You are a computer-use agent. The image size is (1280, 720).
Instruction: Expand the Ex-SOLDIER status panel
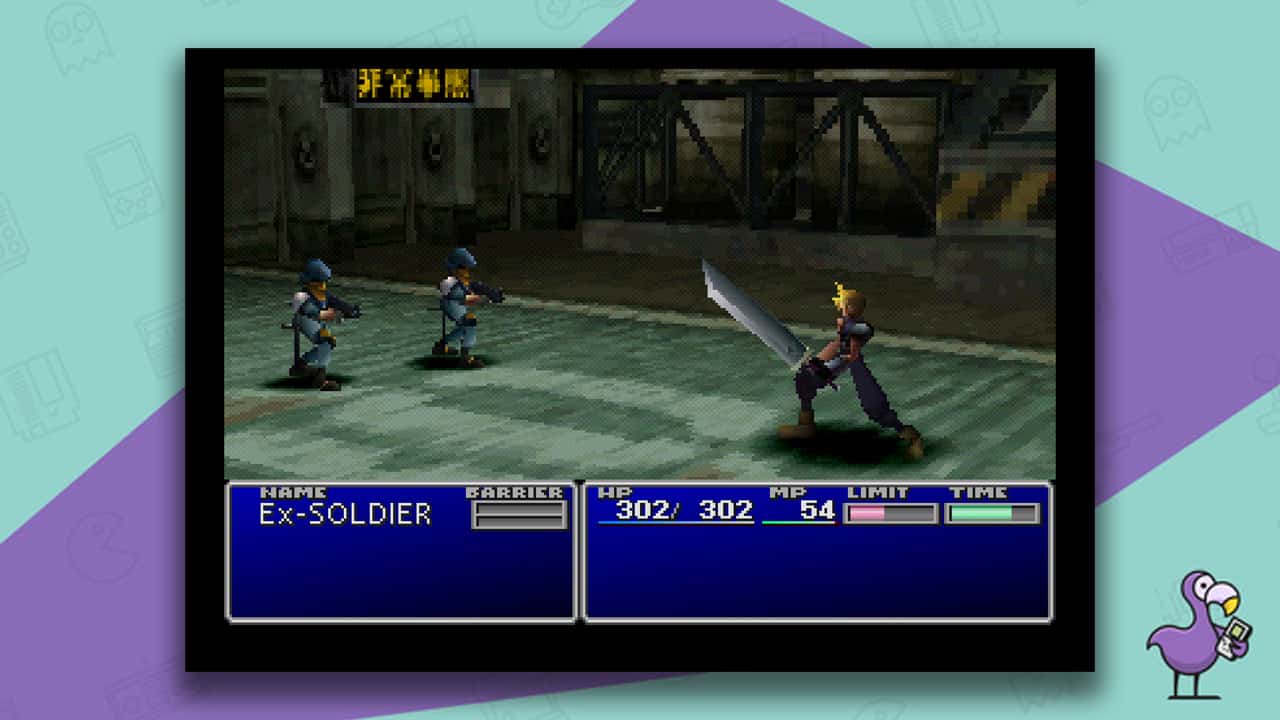(x=400, y=560)
